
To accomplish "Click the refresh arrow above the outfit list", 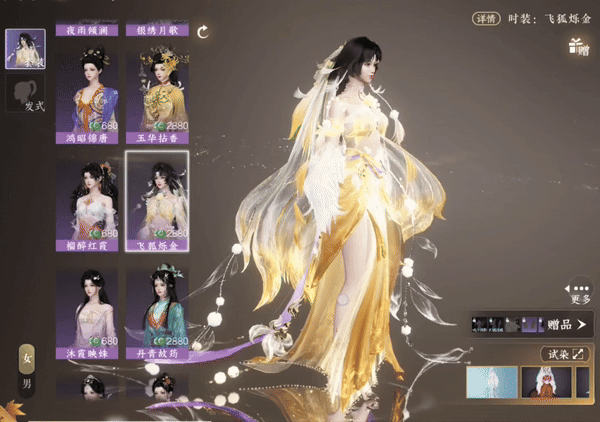I will (x=203, y=32).
